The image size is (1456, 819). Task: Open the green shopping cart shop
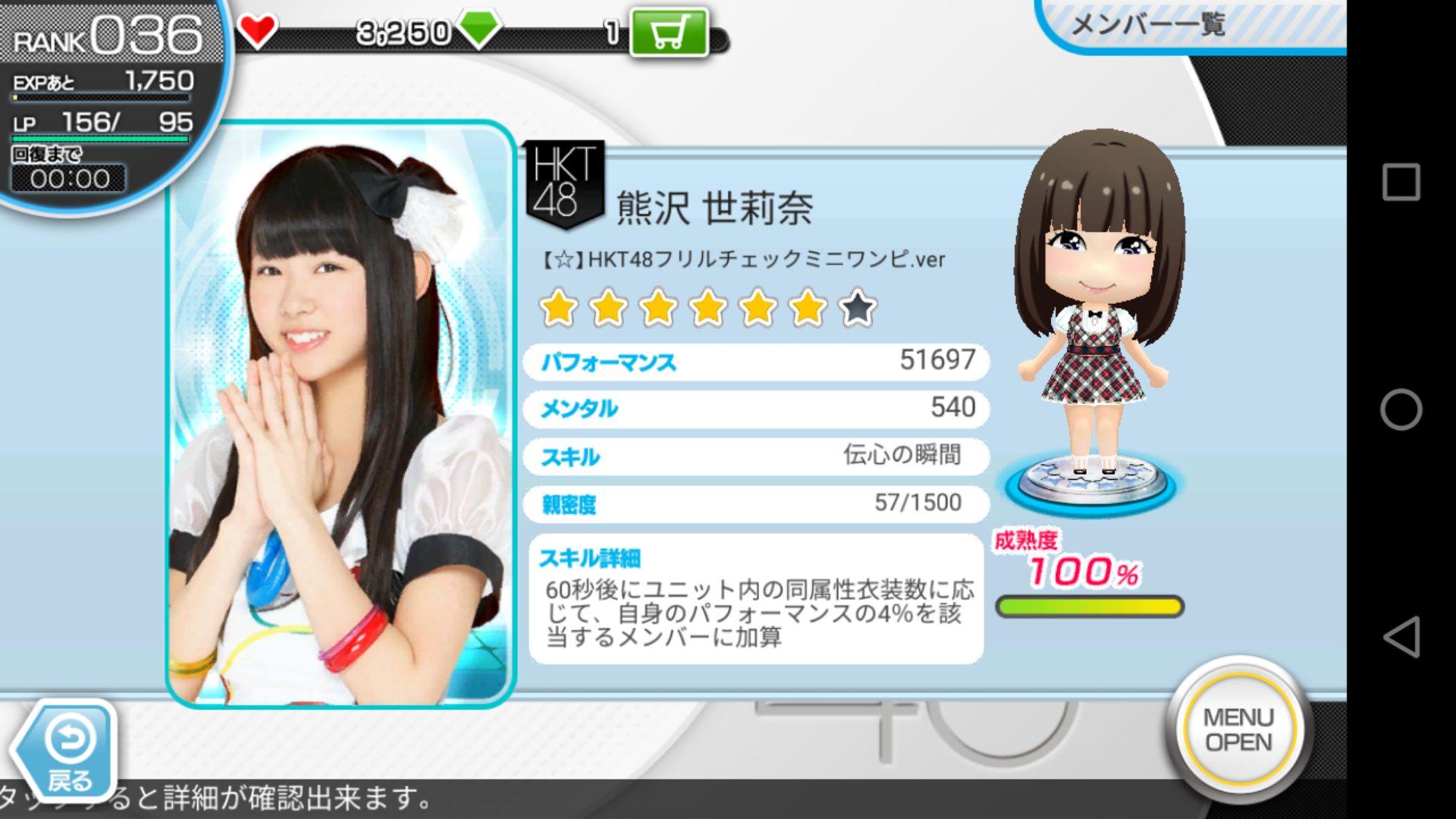(669, 33)
